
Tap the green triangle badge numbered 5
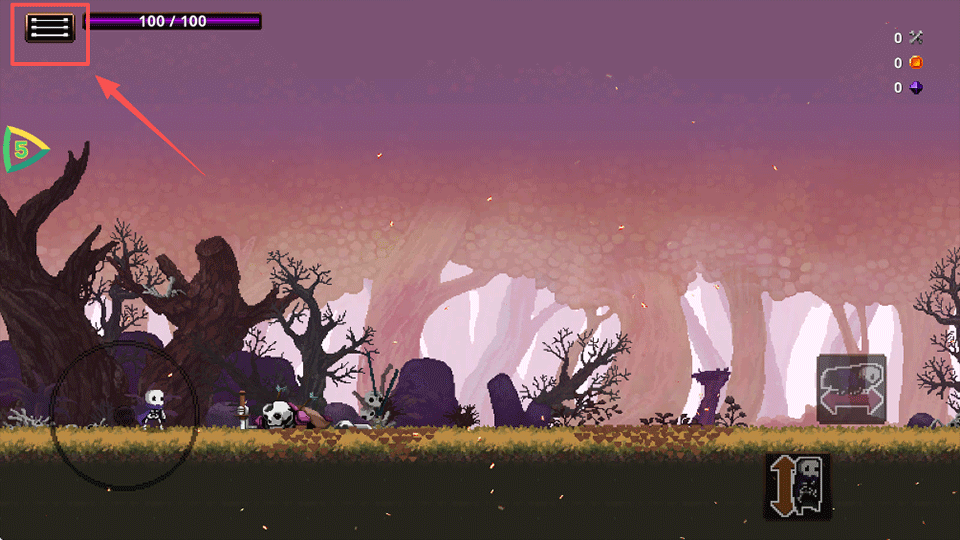(23, 150)
